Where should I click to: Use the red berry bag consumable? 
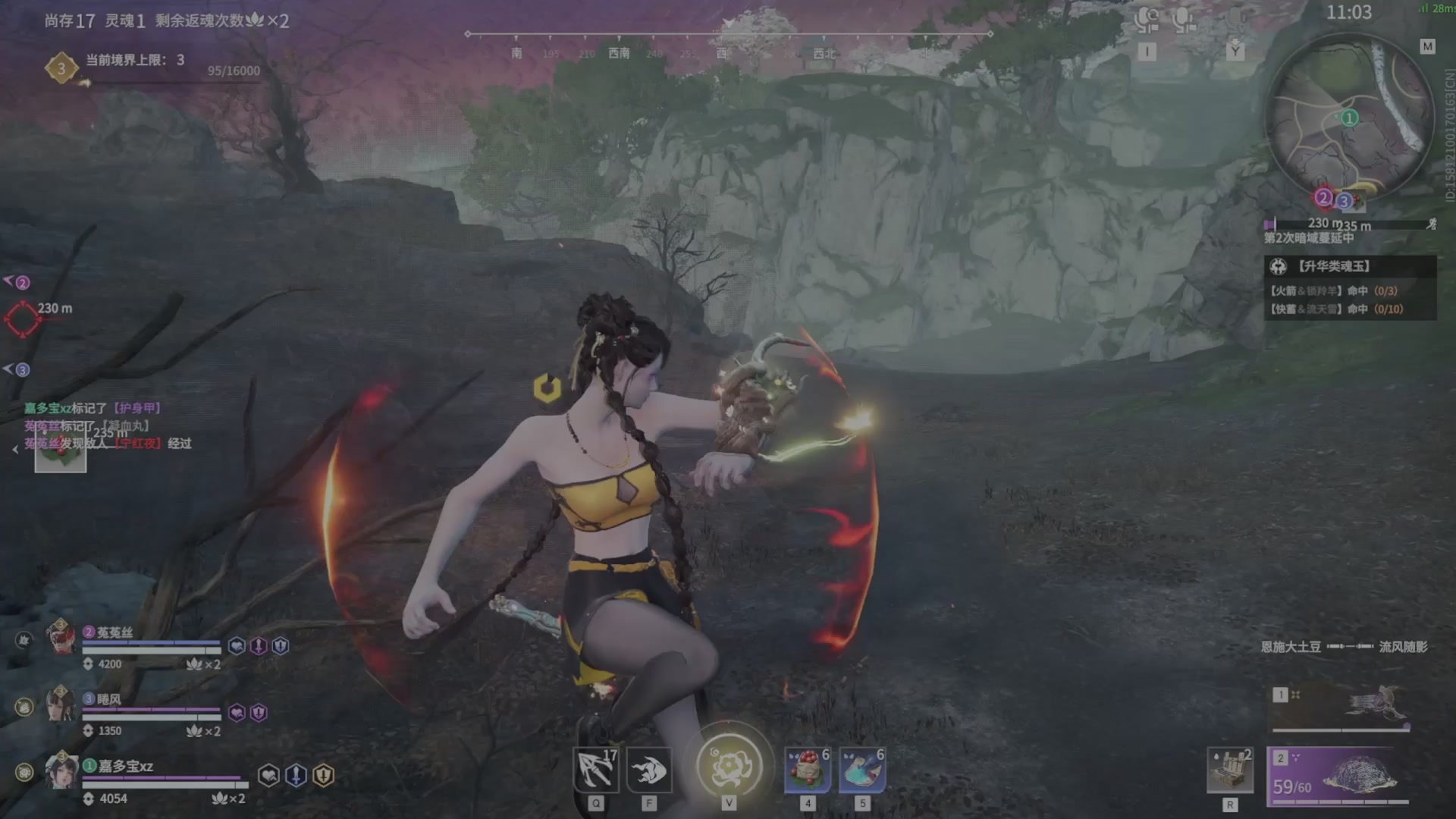tap(808, 770)
